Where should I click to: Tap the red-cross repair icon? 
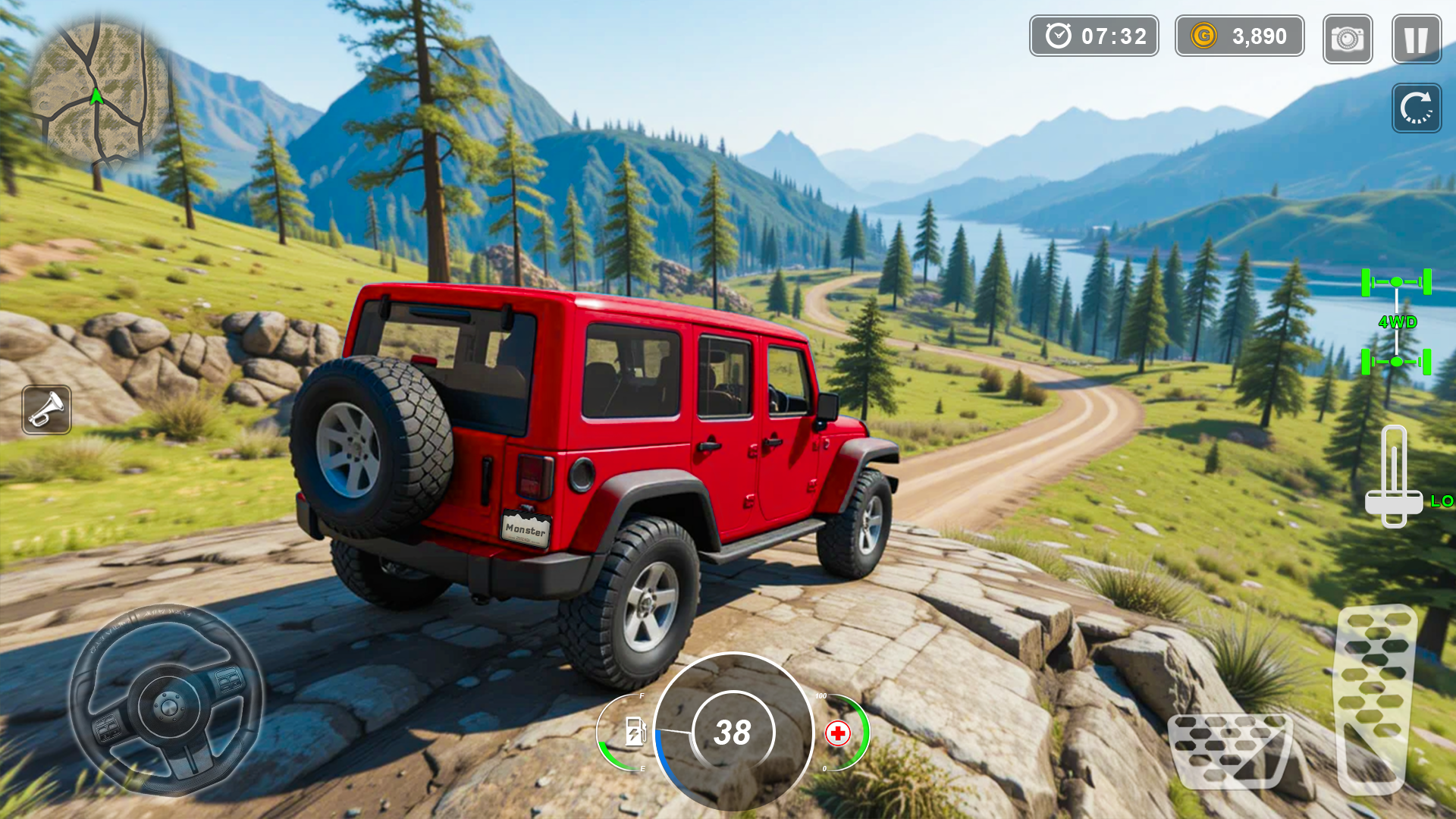coord(838,733)
